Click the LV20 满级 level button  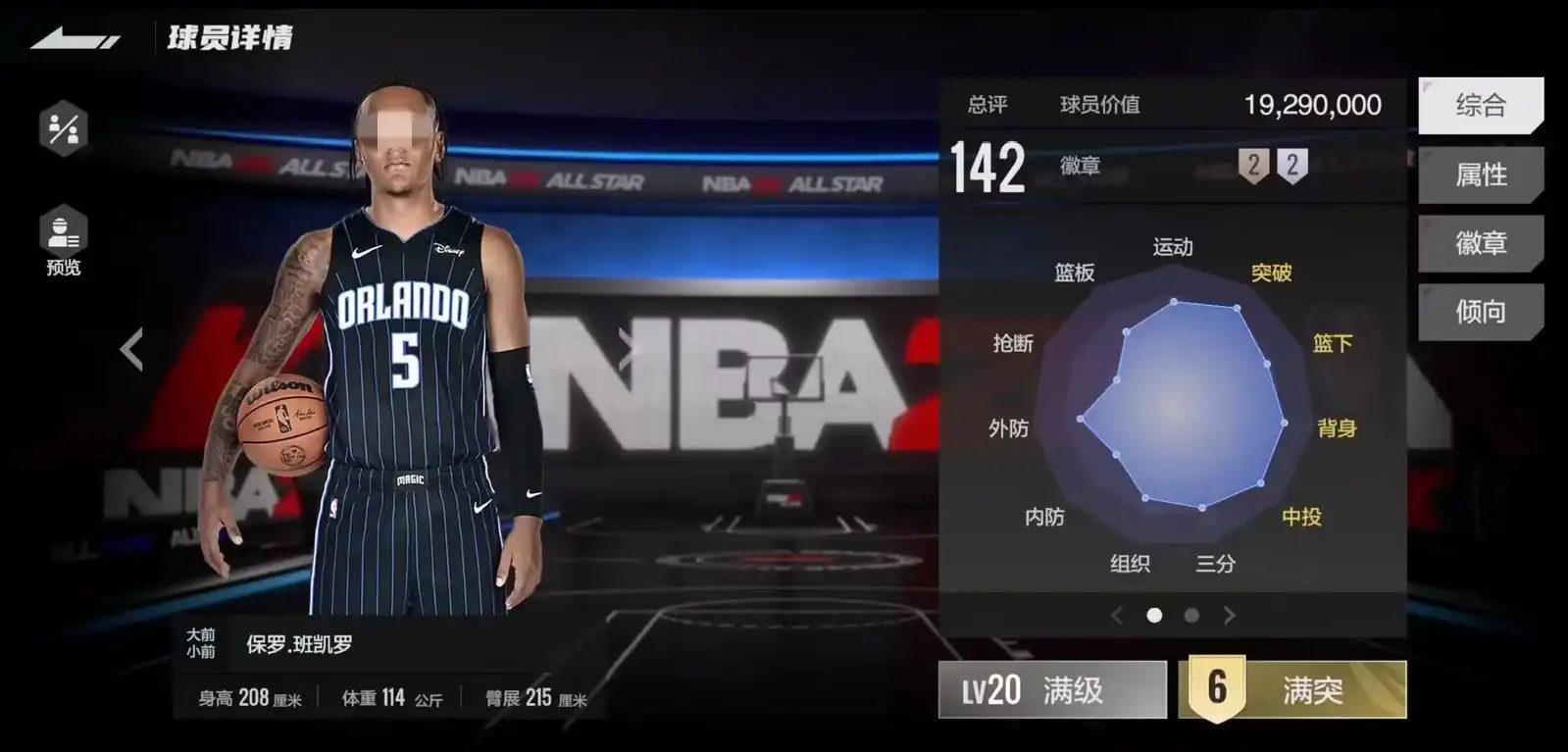coord(1052,690)
